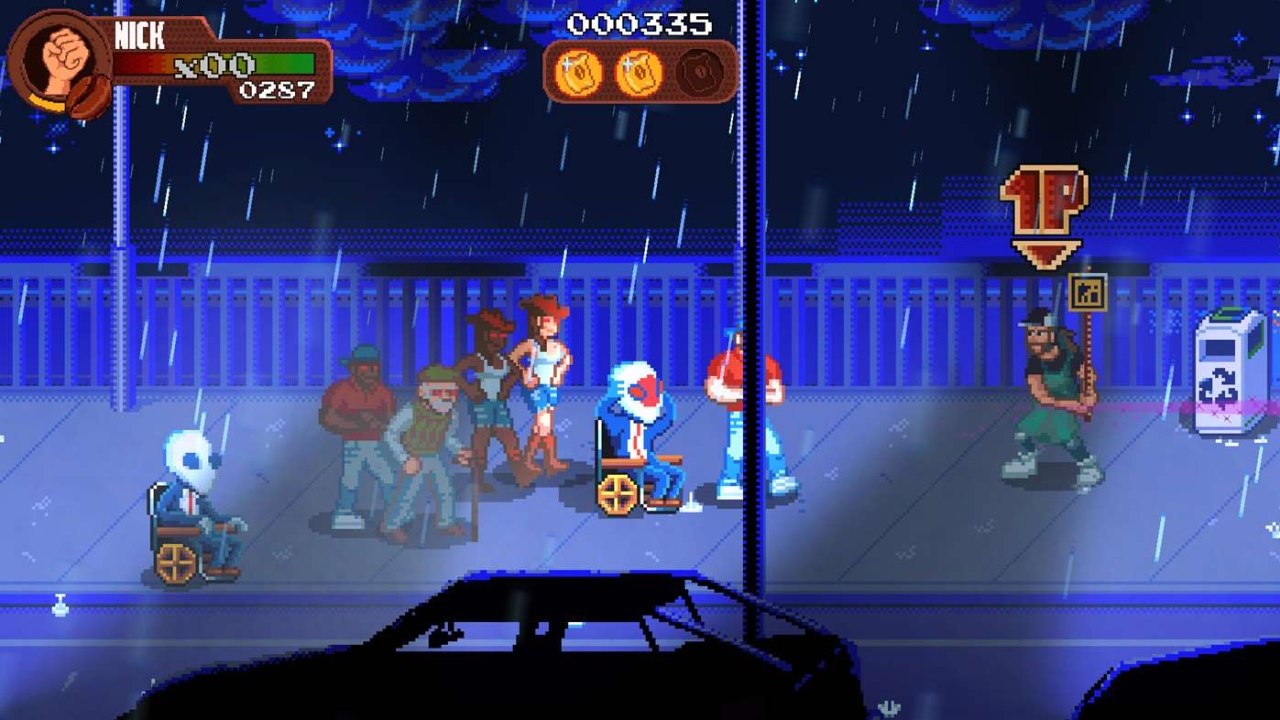Click the 1P player indicator icon
The image size is (1280, 720).
click(1043, 200)
